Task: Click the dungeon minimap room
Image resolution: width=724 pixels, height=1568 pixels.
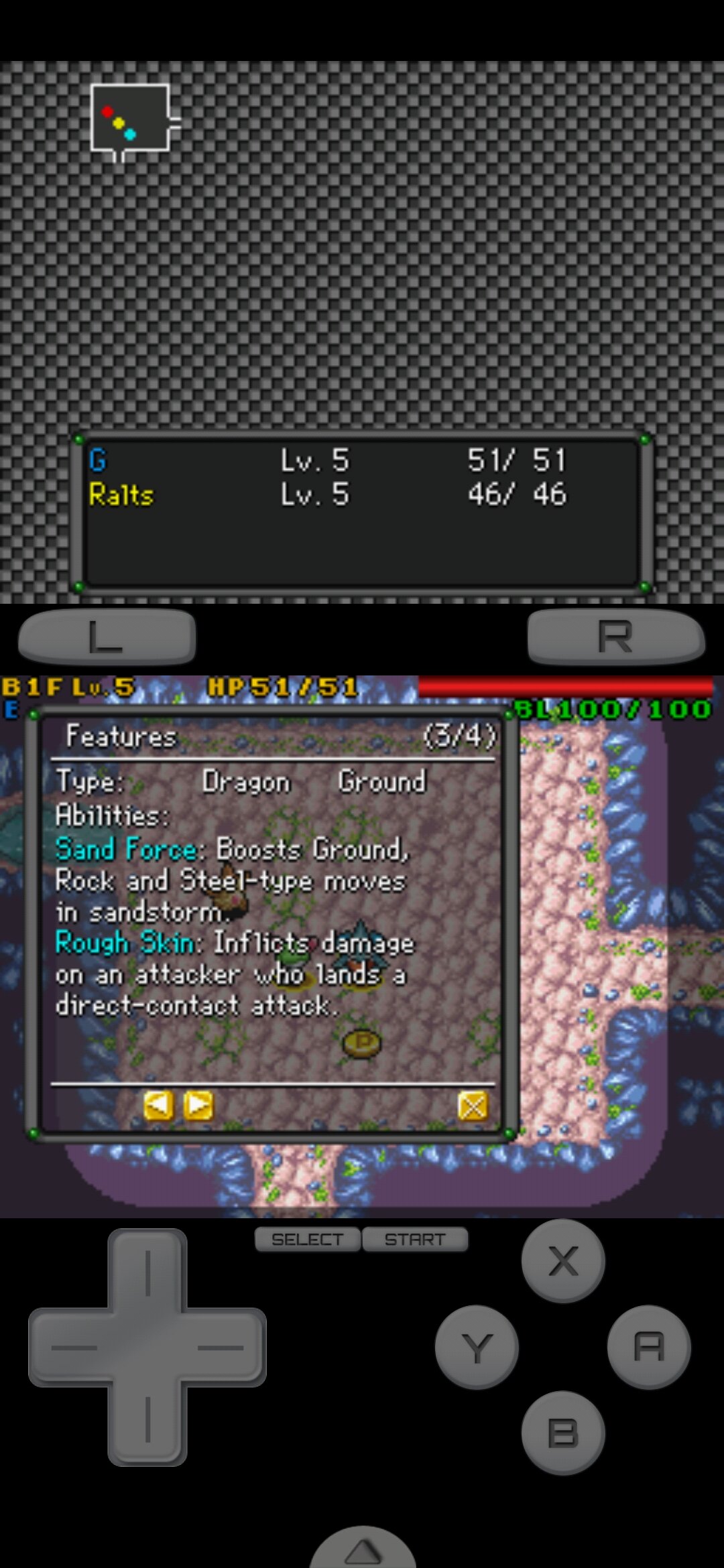Action: click(129, 118)
